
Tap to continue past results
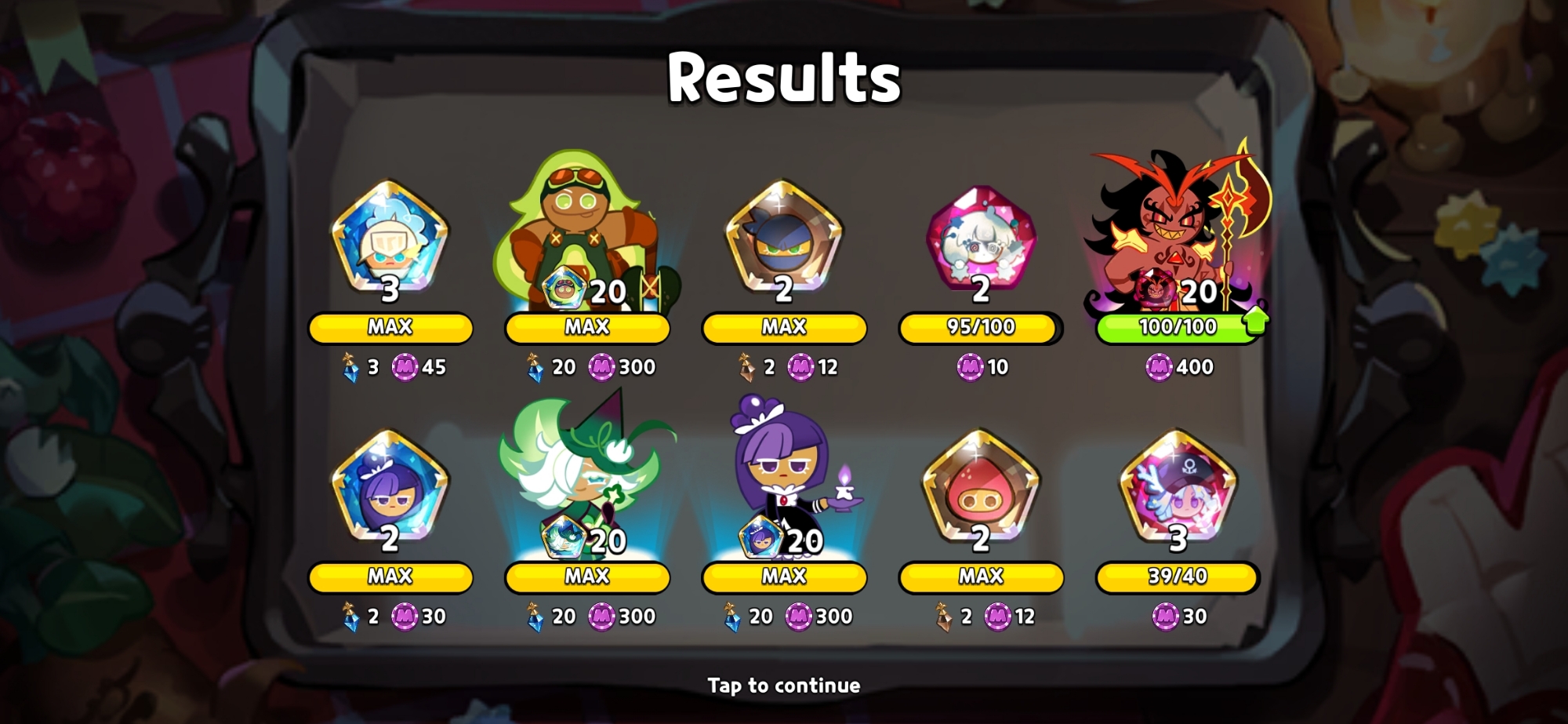pyautogui.click(x=783, y=685)
